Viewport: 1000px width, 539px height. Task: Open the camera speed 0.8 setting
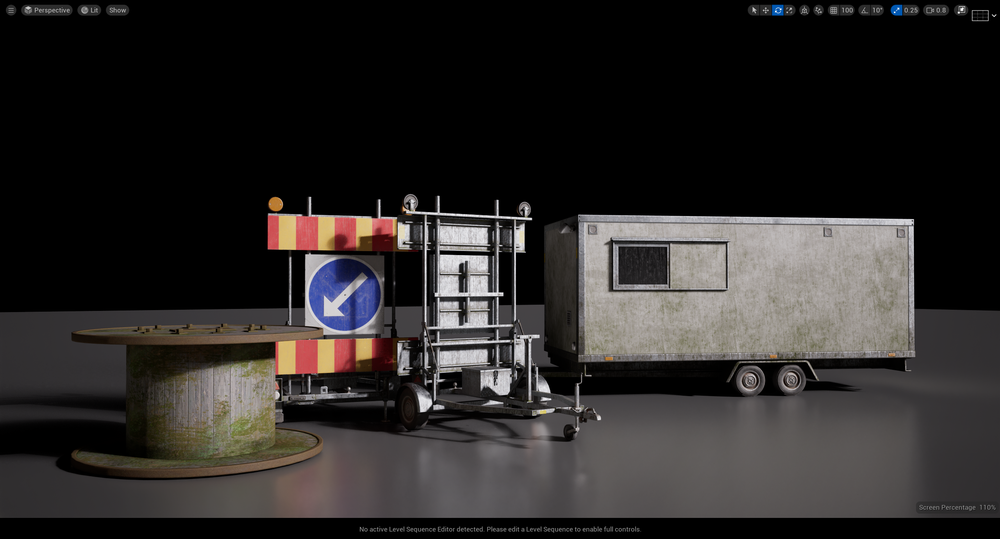(x=936, y=10)
